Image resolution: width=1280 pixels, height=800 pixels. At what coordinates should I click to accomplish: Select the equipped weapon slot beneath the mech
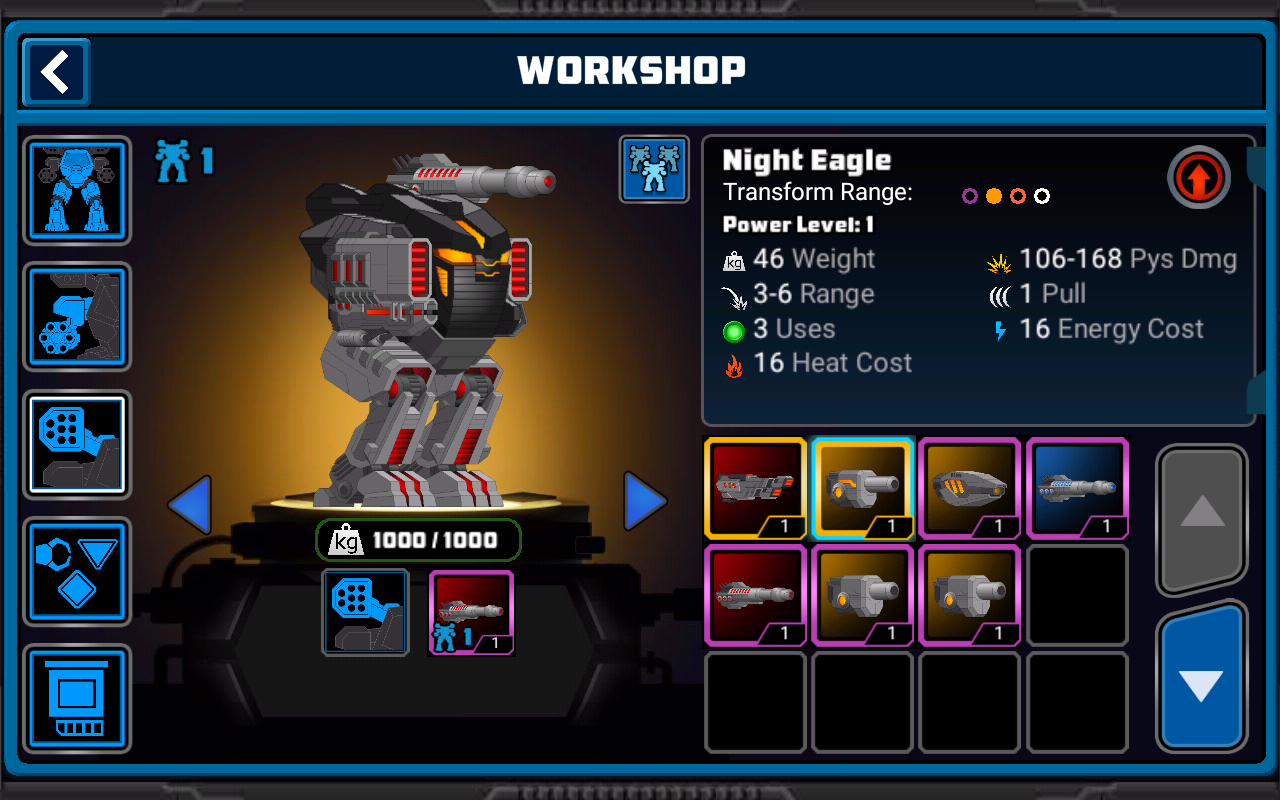click(471, 612)
